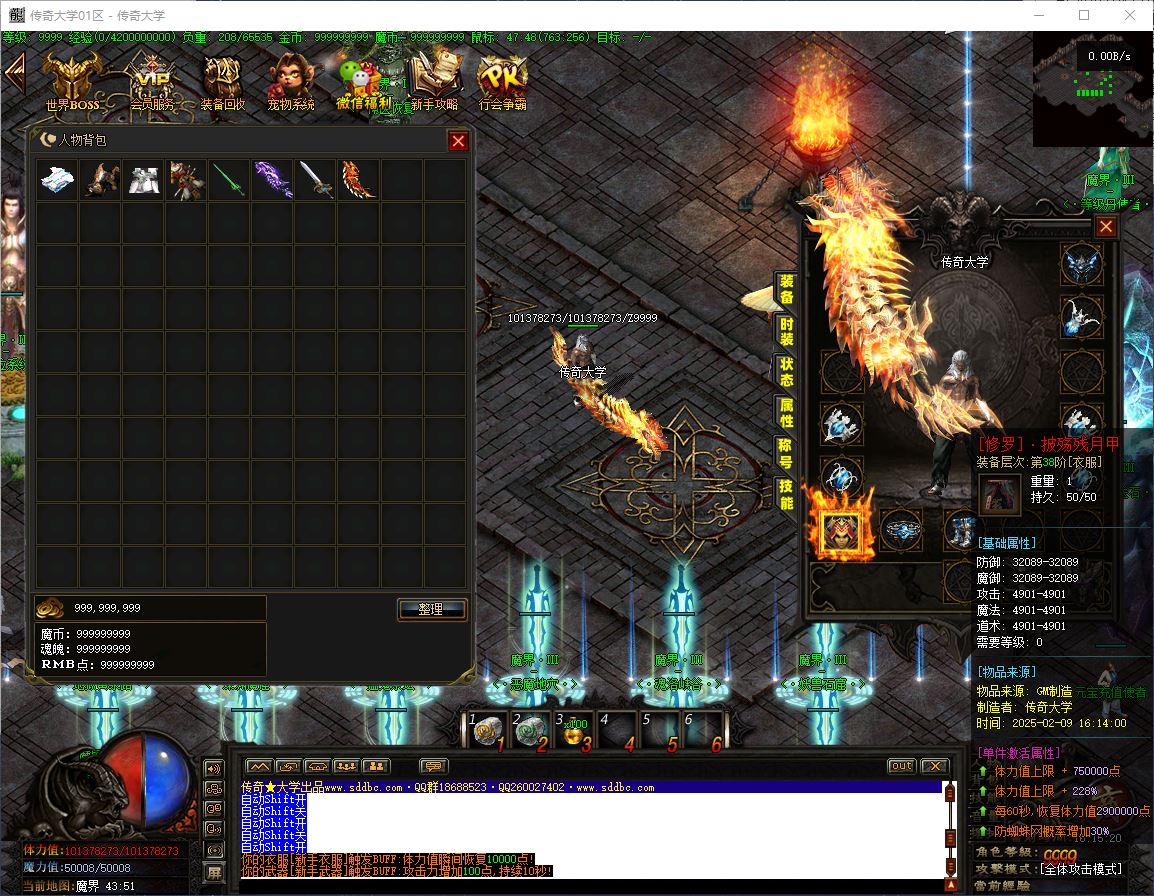Select the purple blade in the bag
Viewport: 1154px width, 896px height.
(272, 180)
